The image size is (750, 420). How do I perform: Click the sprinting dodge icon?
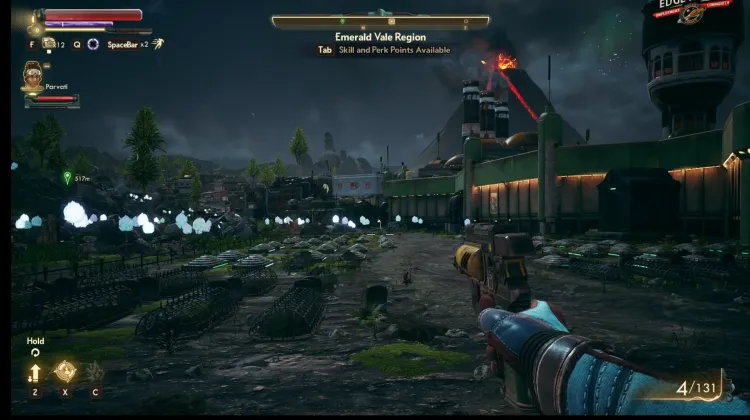[158, 44]
